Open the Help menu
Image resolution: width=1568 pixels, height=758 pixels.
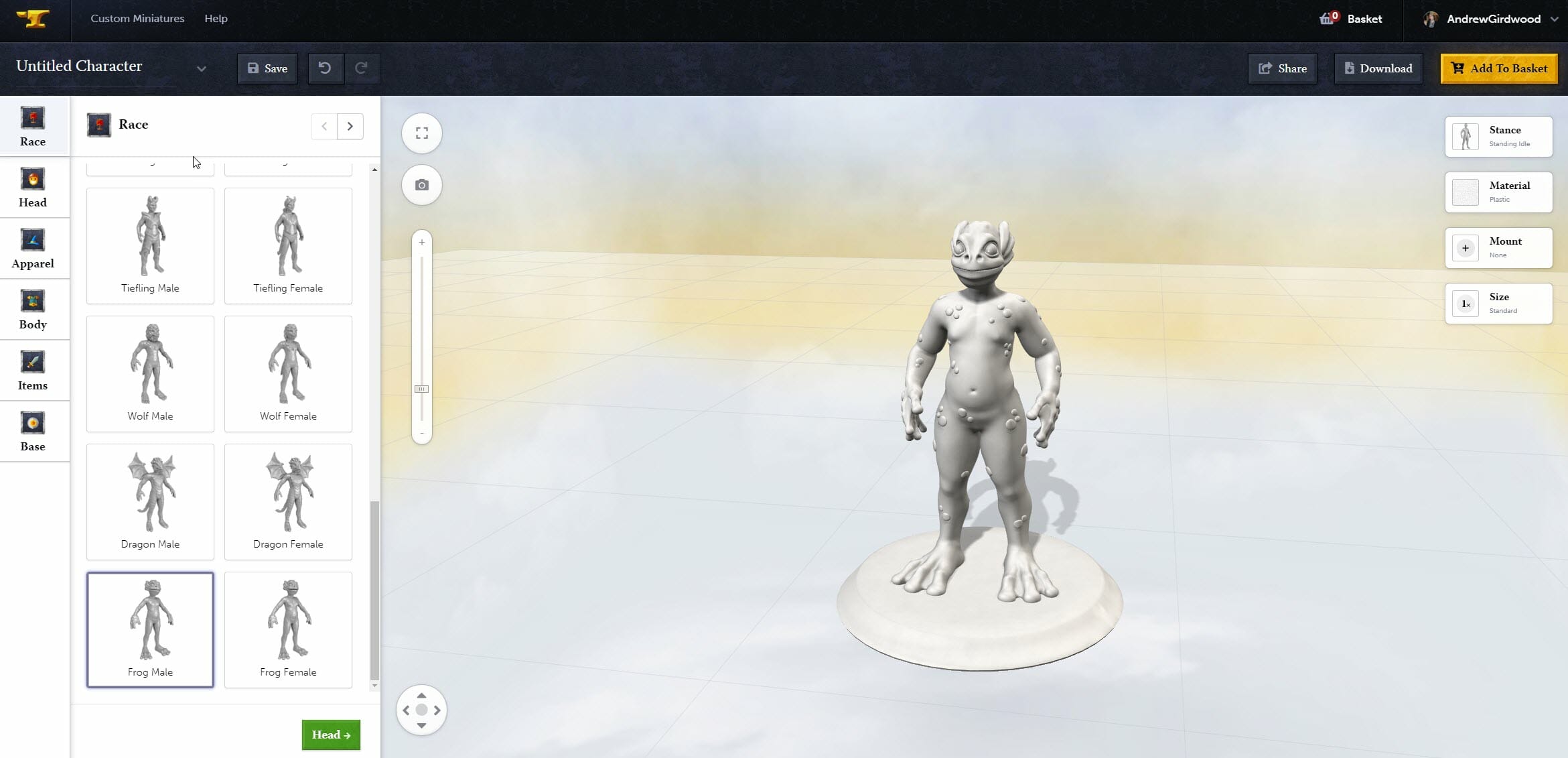216,18
